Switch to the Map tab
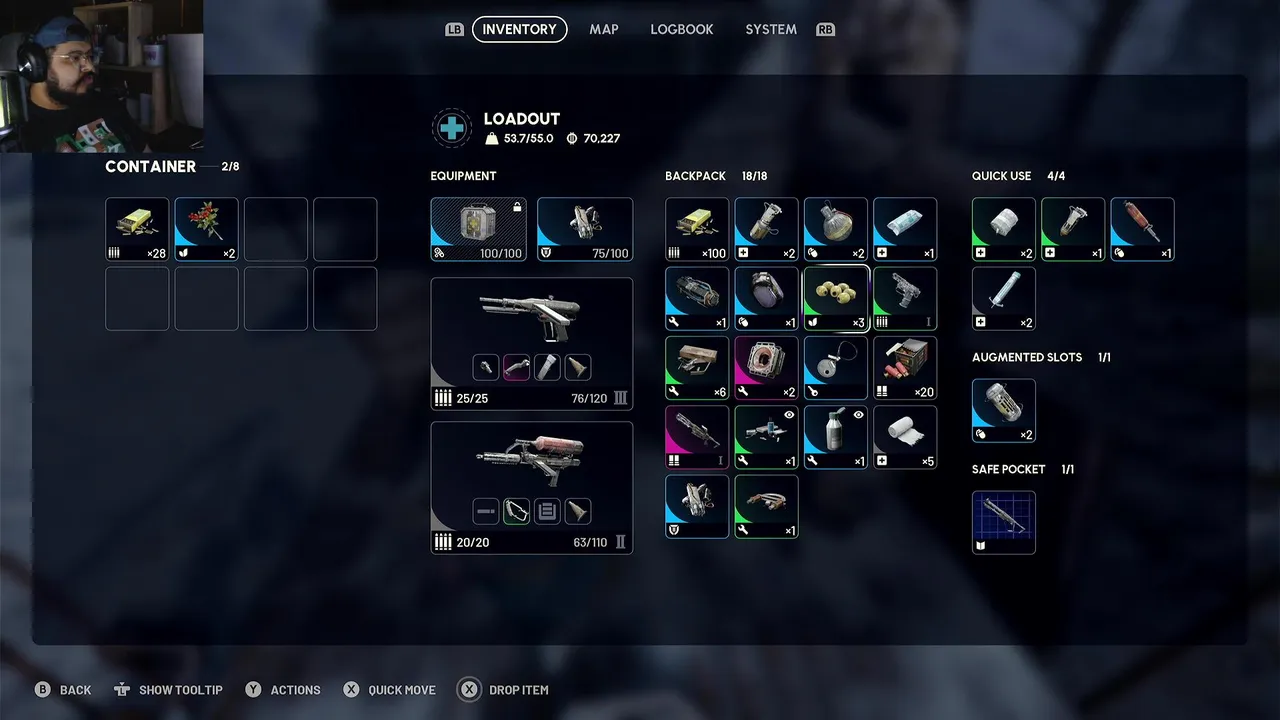1280x720 pixels. 603,29
